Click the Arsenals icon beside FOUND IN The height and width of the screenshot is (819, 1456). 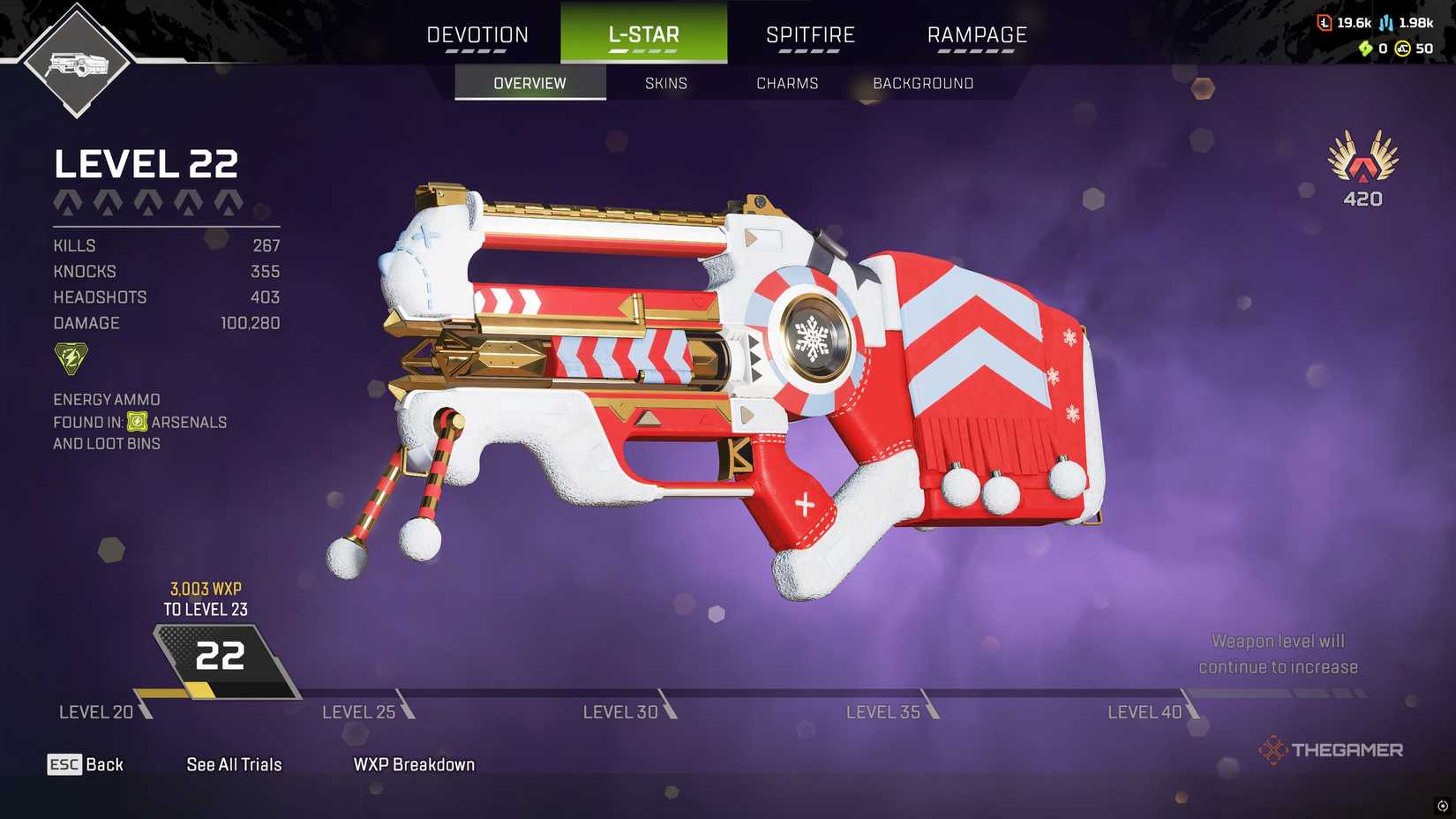138,422
